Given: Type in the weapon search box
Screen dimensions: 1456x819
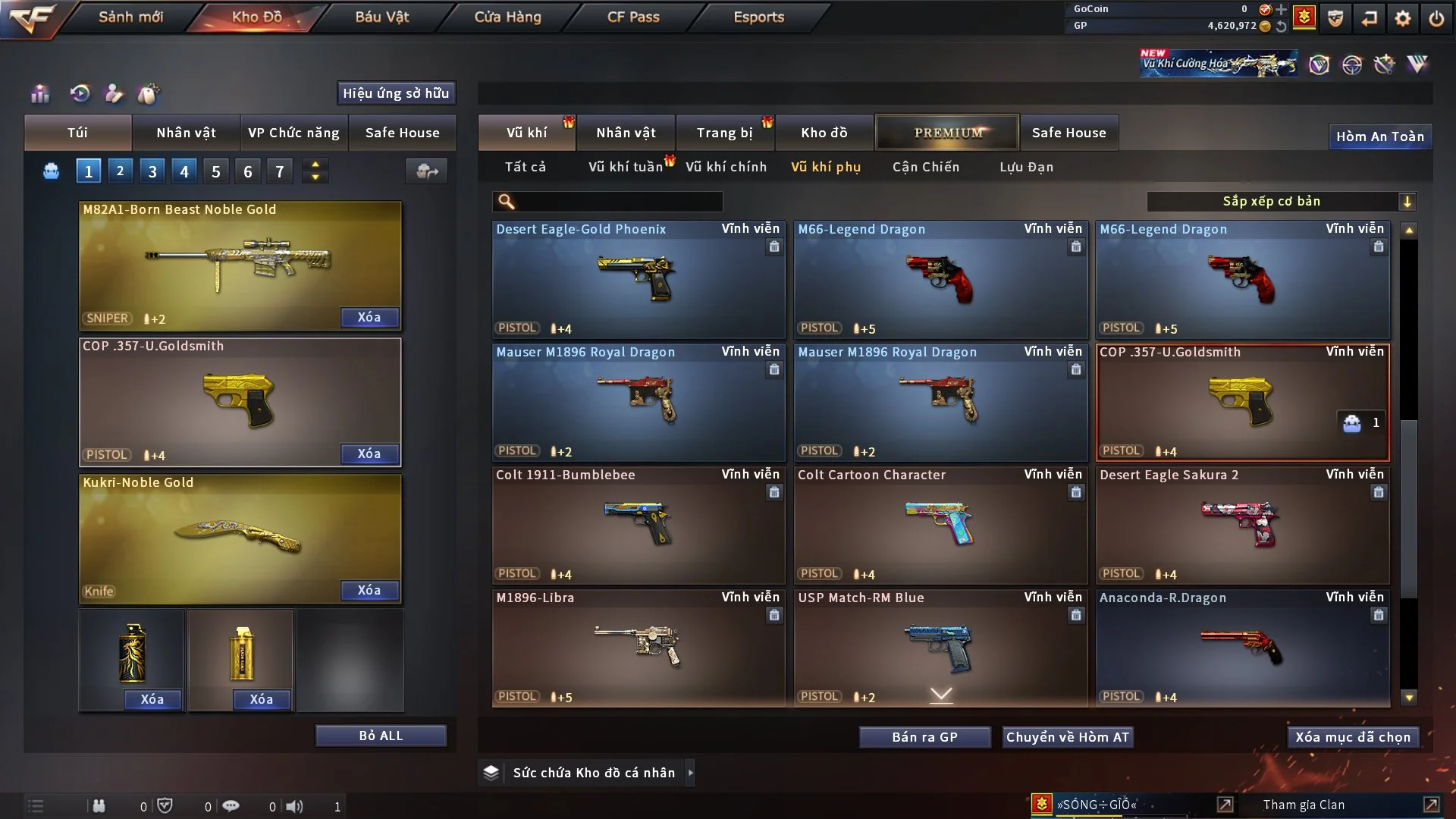Looking at the screenshot, I should [618, 202].
